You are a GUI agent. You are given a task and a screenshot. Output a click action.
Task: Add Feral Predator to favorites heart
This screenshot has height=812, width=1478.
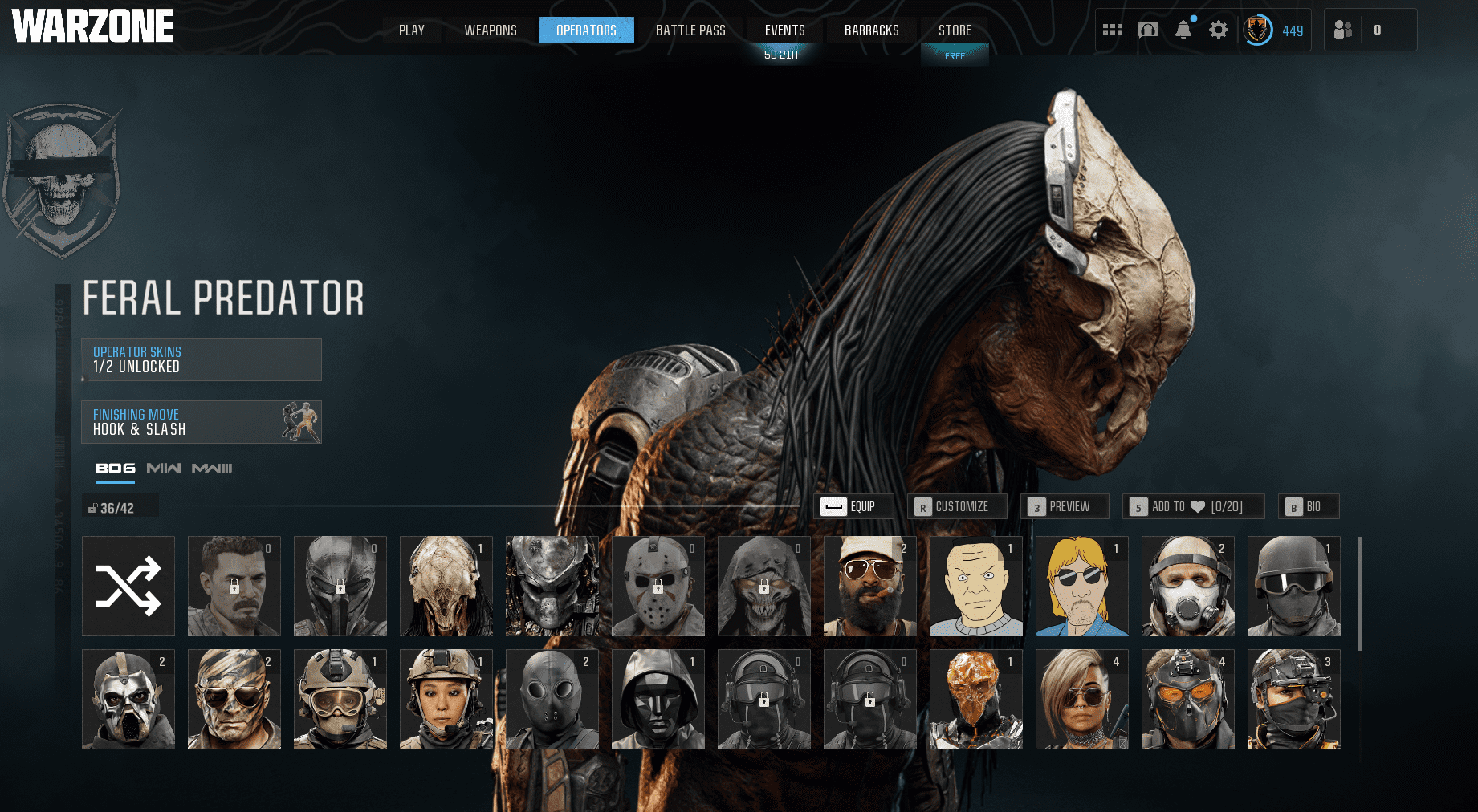coord(1194,506)
